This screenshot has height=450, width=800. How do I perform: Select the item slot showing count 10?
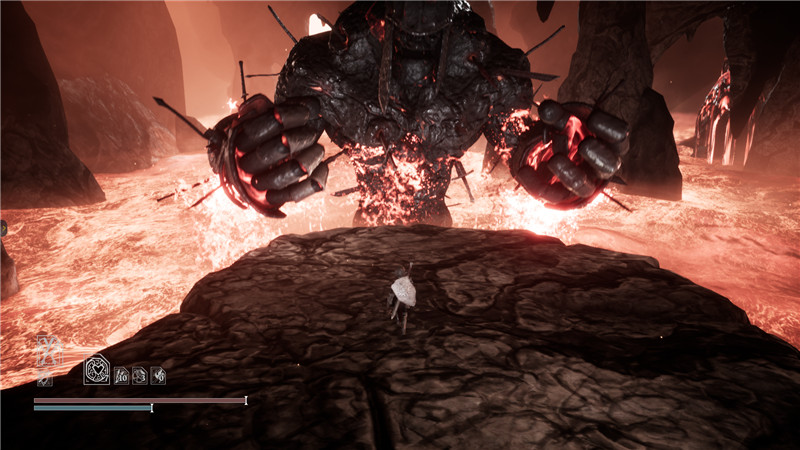[x=122, y=375]
